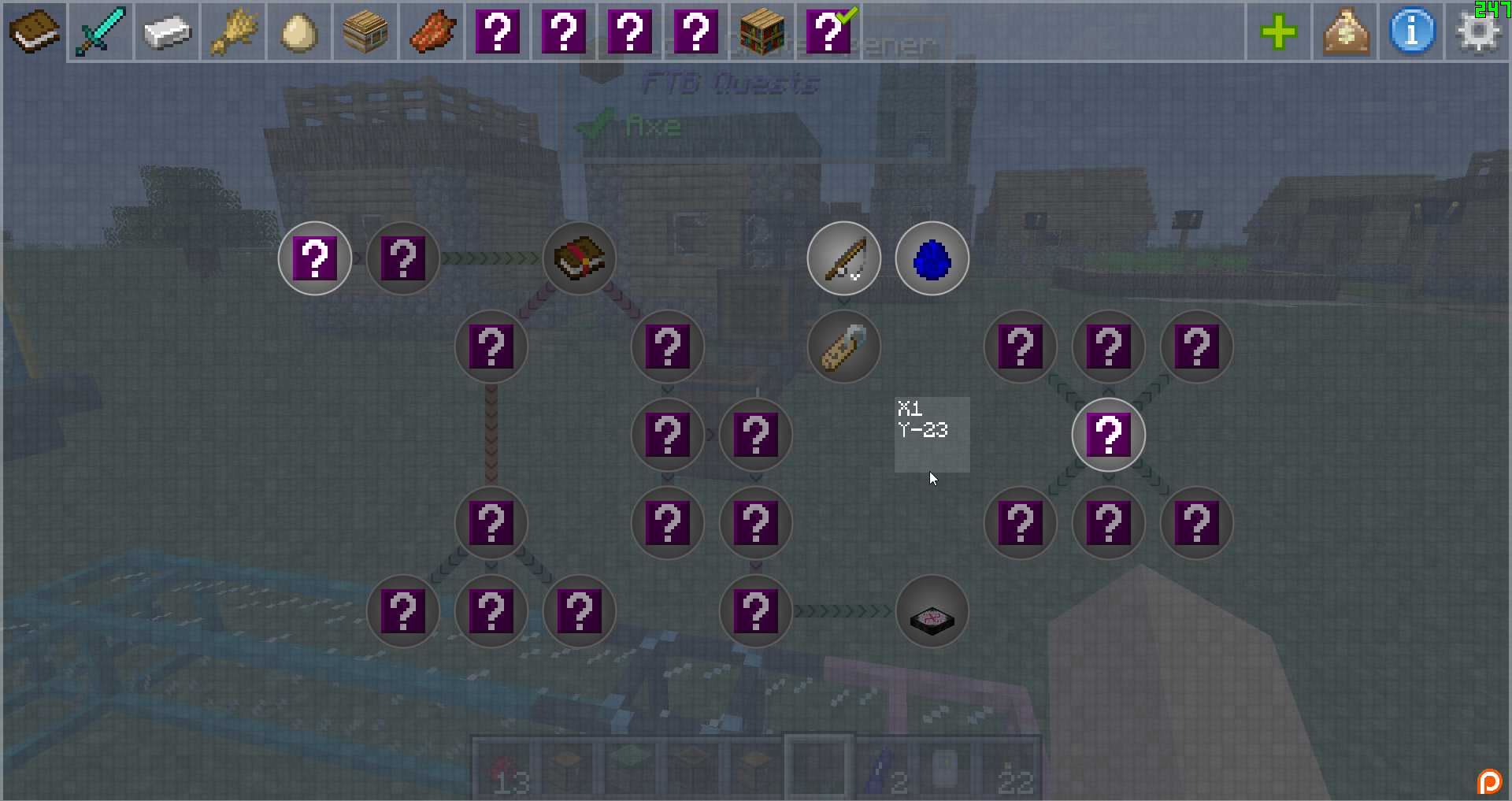Add a new chapter with green plus
Screen dimensions: 1512x801
tap(1278, 32)
